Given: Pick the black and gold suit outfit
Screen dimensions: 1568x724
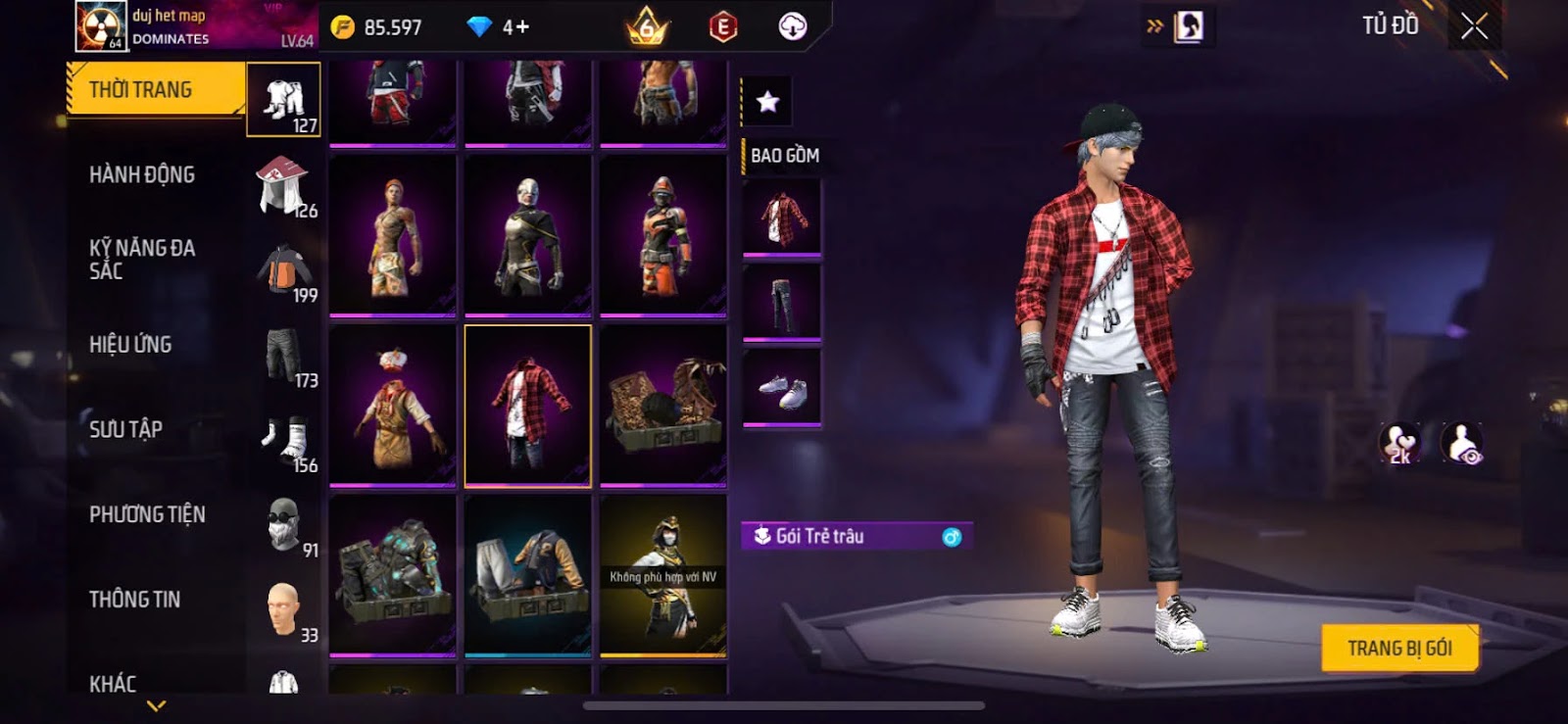Looking at the screenshot, I should click(527, 236).
